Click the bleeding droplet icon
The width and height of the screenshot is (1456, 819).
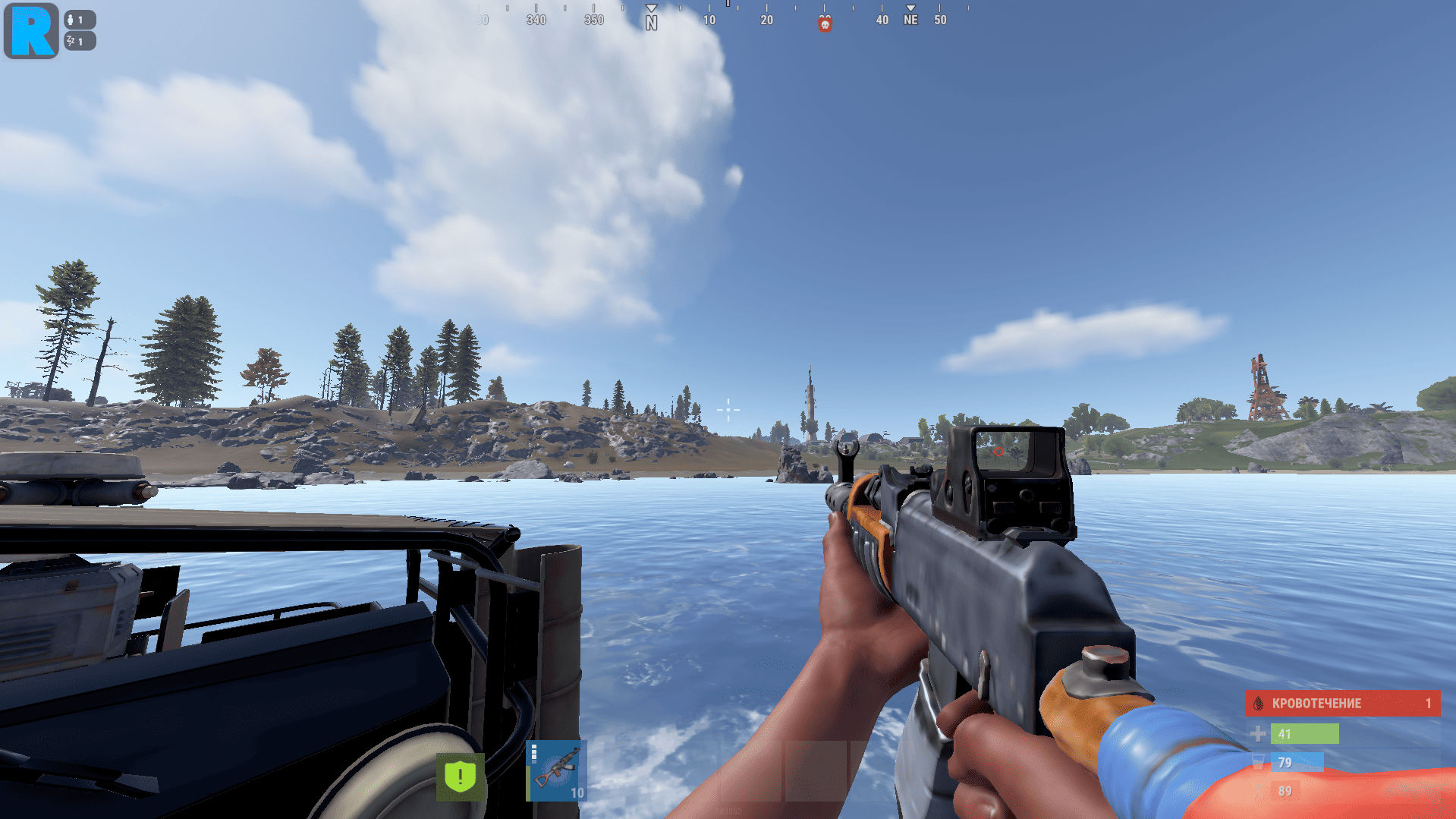click(x=1258, y=703)
